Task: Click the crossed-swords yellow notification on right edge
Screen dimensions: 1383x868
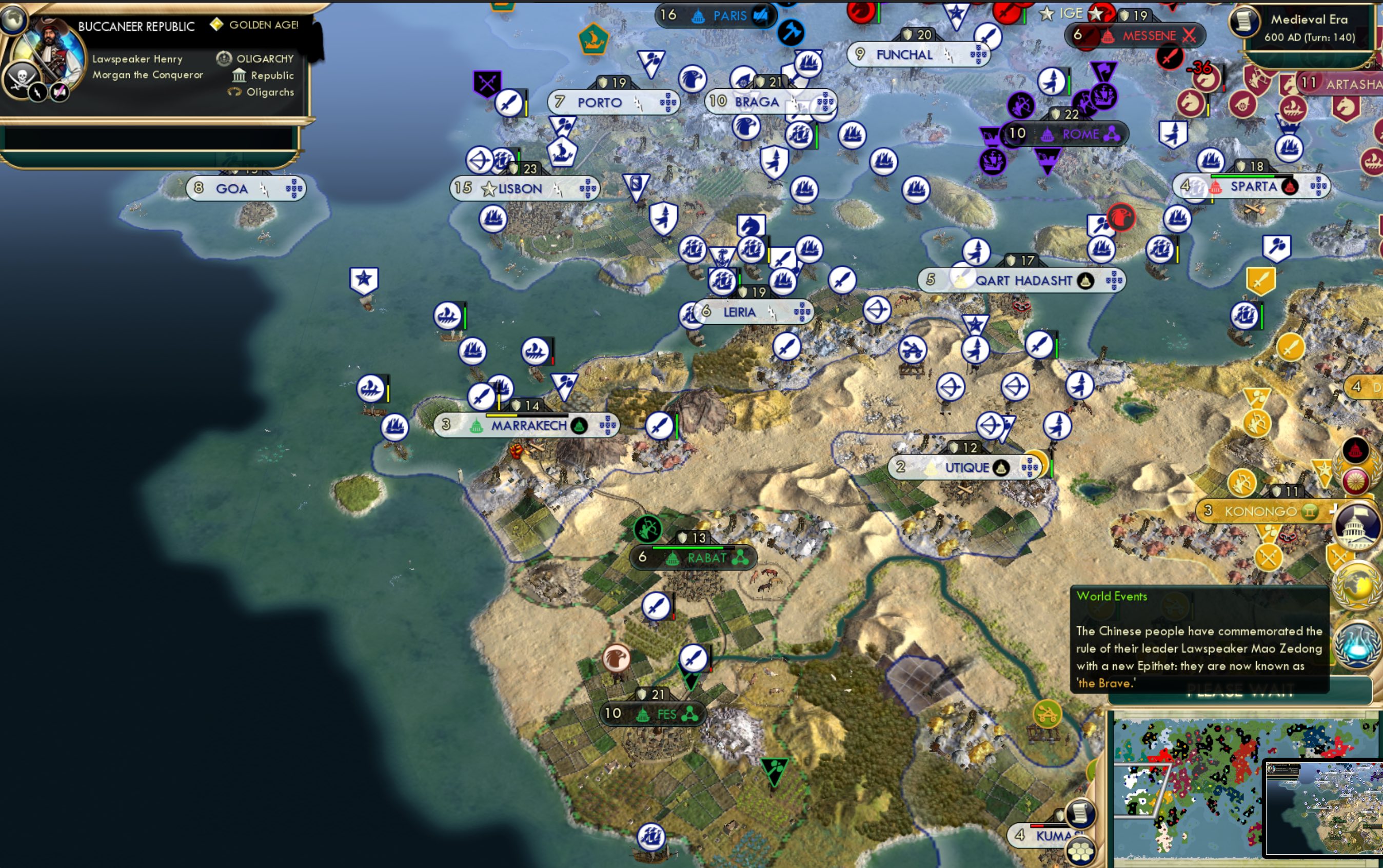Action: (1340, 556)
